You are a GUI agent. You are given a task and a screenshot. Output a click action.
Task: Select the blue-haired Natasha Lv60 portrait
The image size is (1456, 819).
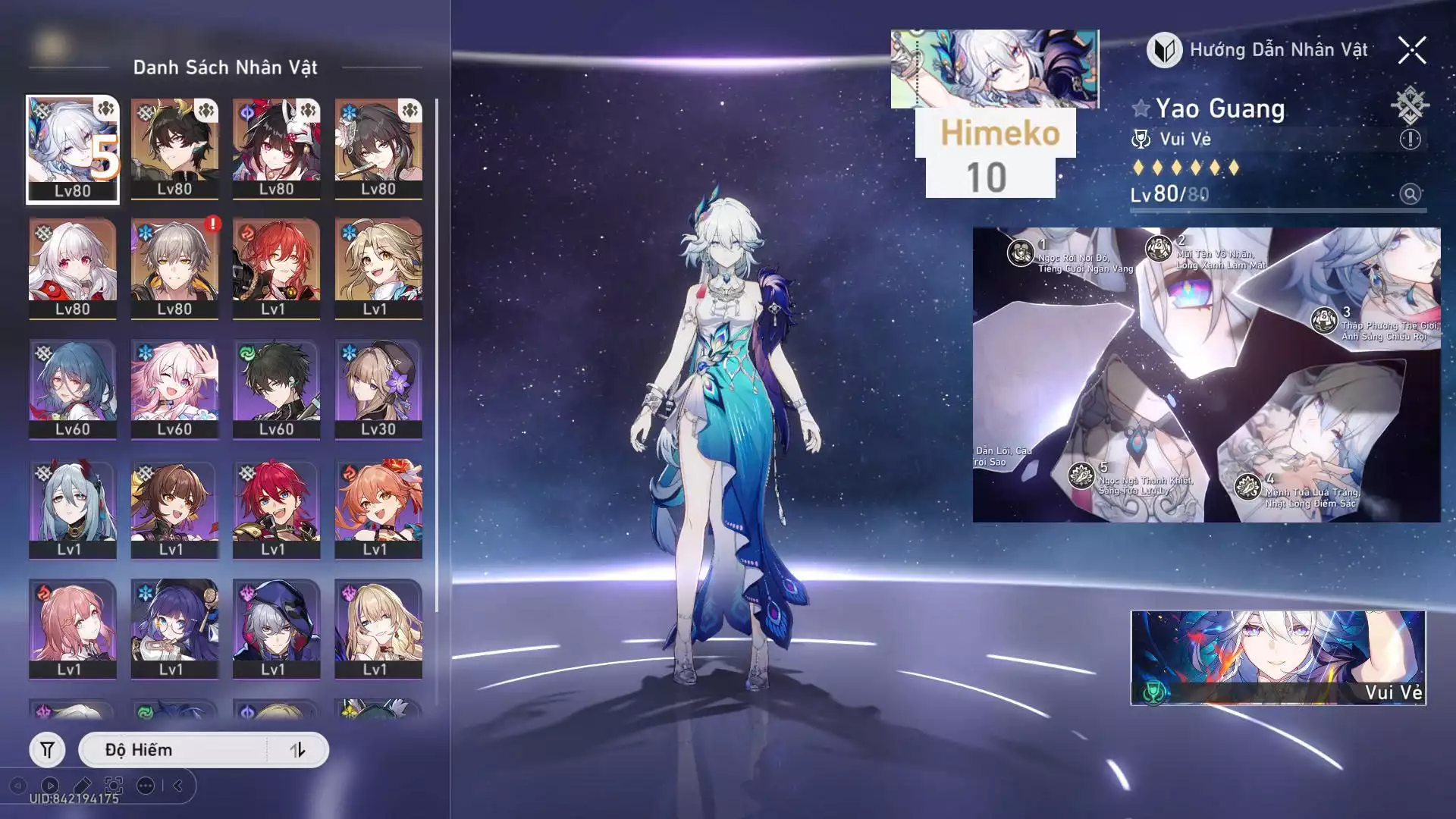pyautogui.click(x=73, y=388)
